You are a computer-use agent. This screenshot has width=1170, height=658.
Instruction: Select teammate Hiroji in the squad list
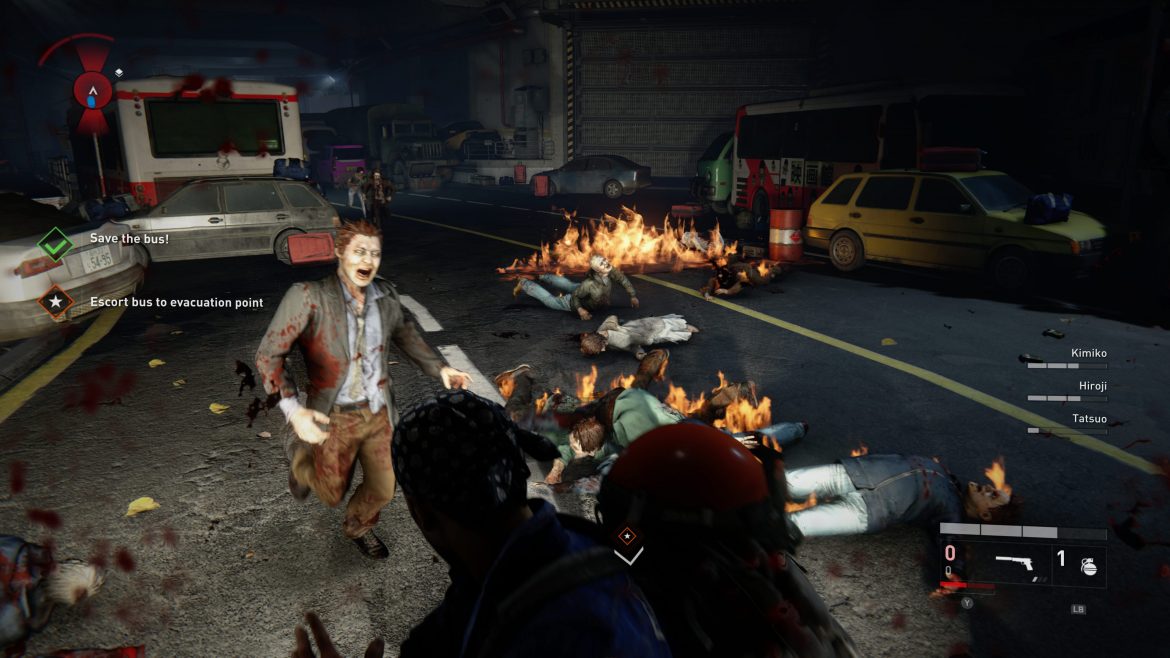pos(1091,385)
